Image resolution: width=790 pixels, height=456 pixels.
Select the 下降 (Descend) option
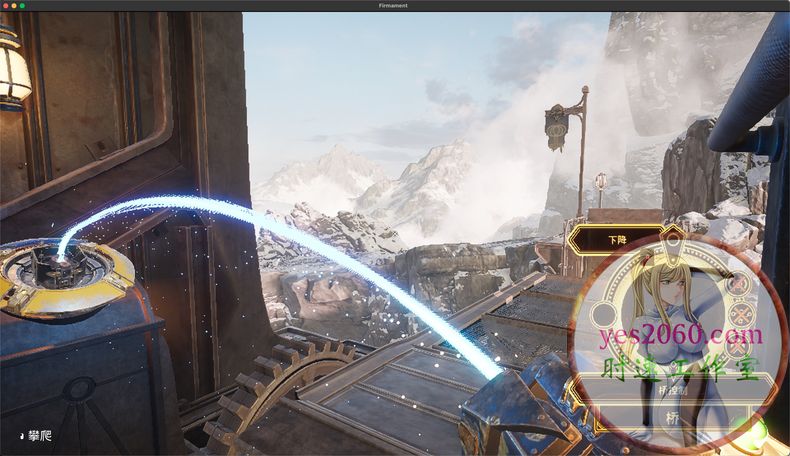(x=617, y=240)
